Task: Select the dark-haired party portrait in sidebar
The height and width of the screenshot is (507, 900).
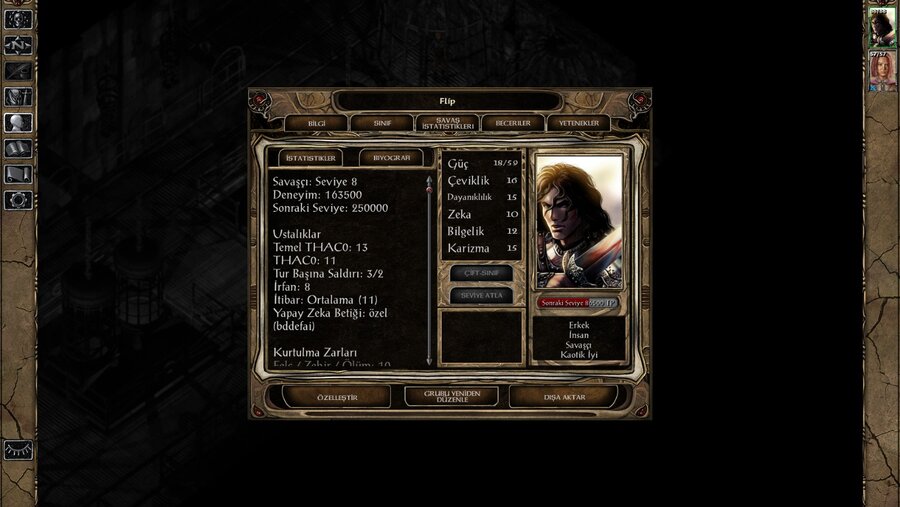Action: 882,27
